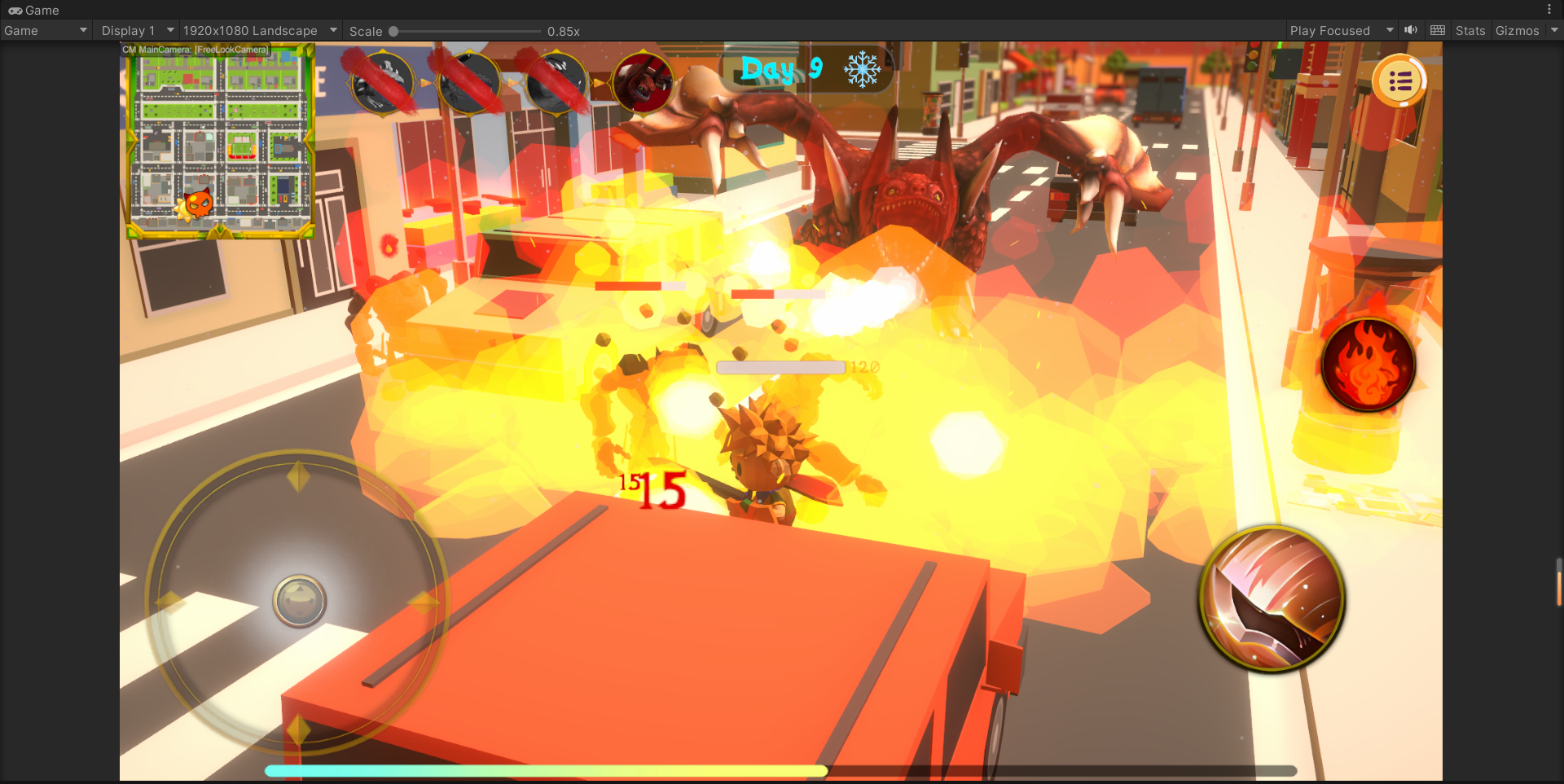Toggle the Stats overlay

click(x=1470, y=31)
